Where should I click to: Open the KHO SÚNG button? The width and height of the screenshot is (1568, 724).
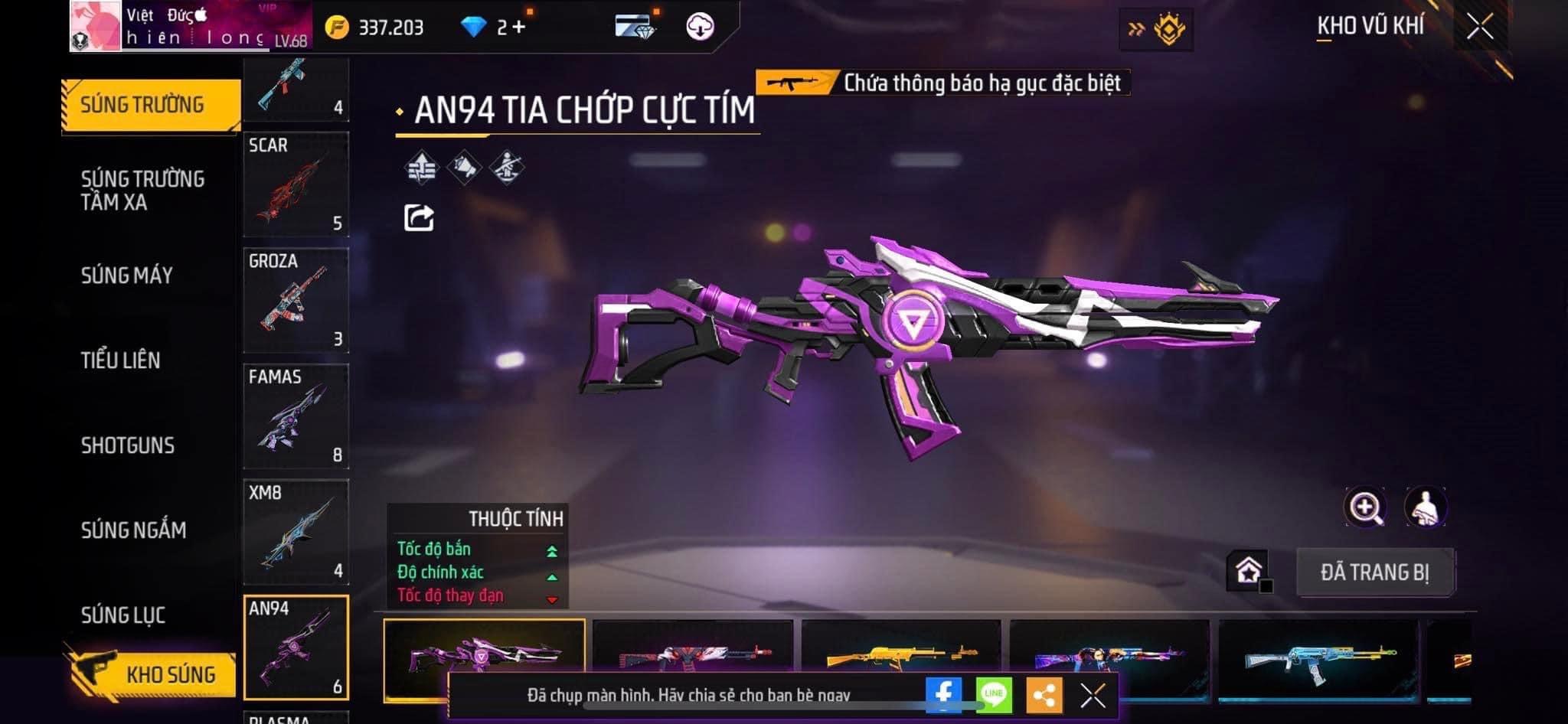(152, 674)
